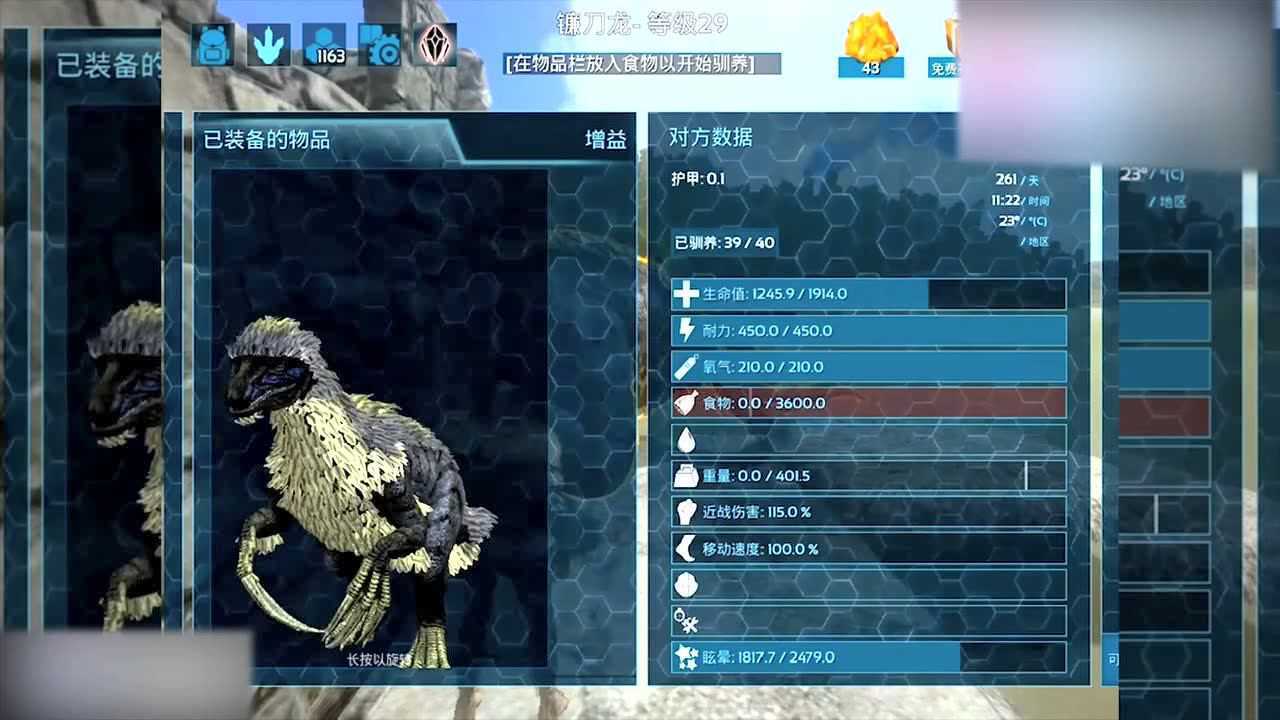Select the dino footprint tracker icon

tap(267, 45)
